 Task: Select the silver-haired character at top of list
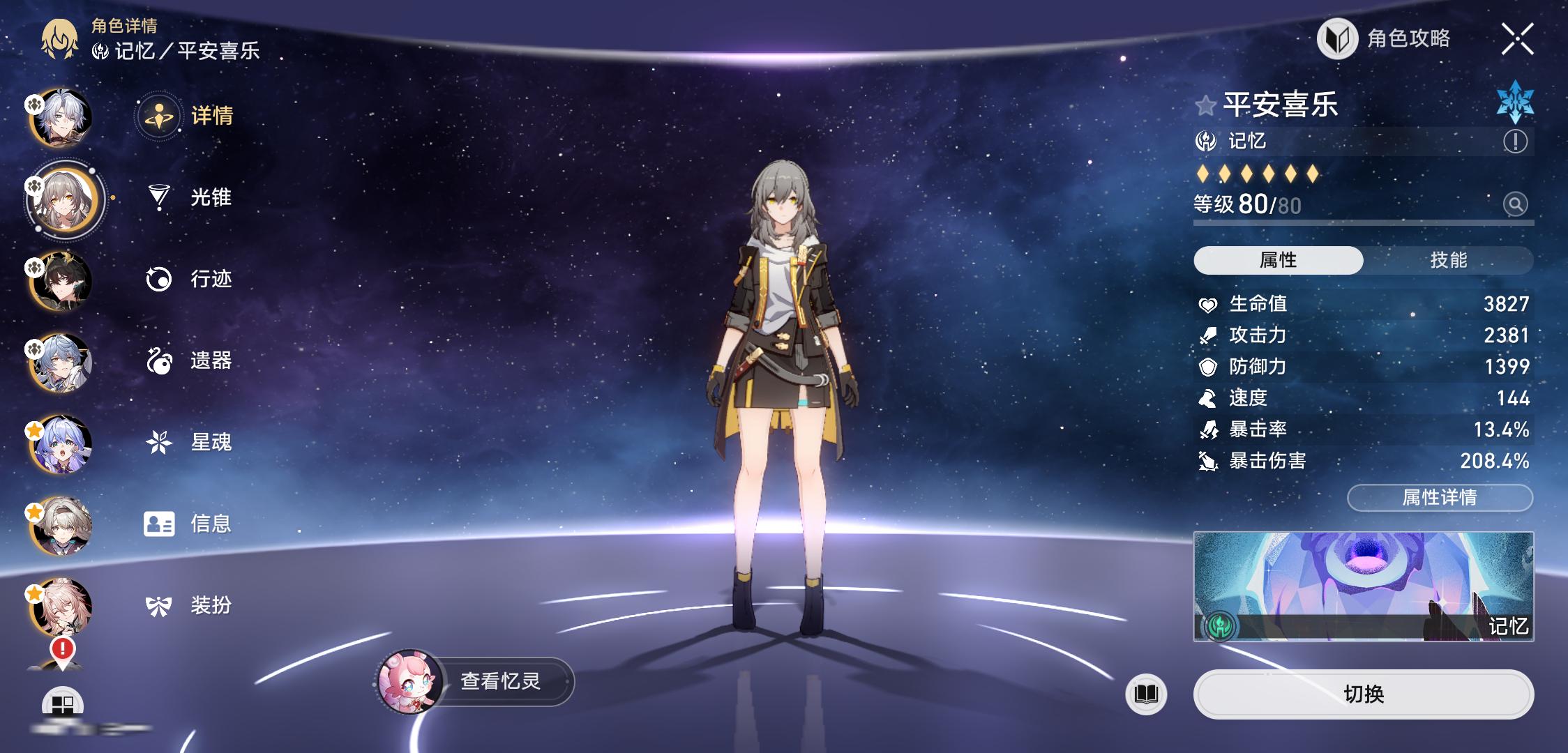coord(63,119)
